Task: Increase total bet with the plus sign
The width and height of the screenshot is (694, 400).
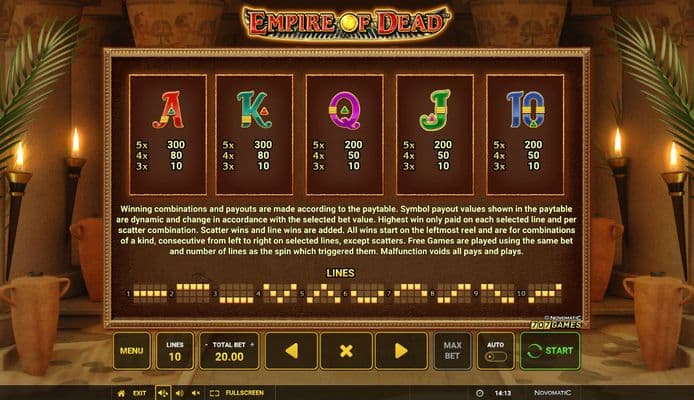Action: tap(251, 344)
